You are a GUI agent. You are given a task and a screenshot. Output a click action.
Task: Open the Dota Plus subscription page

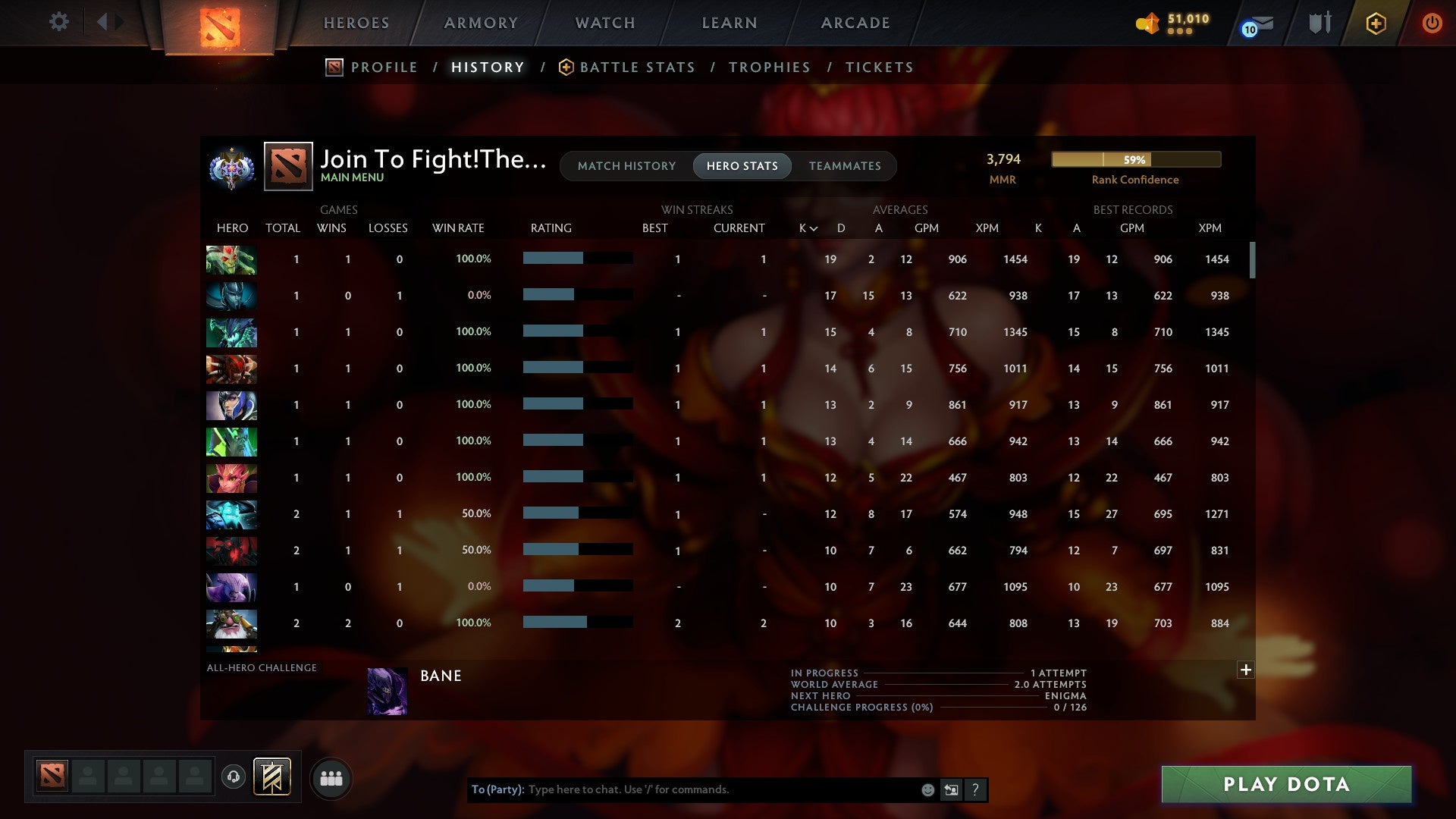(x=1376, y=23)
